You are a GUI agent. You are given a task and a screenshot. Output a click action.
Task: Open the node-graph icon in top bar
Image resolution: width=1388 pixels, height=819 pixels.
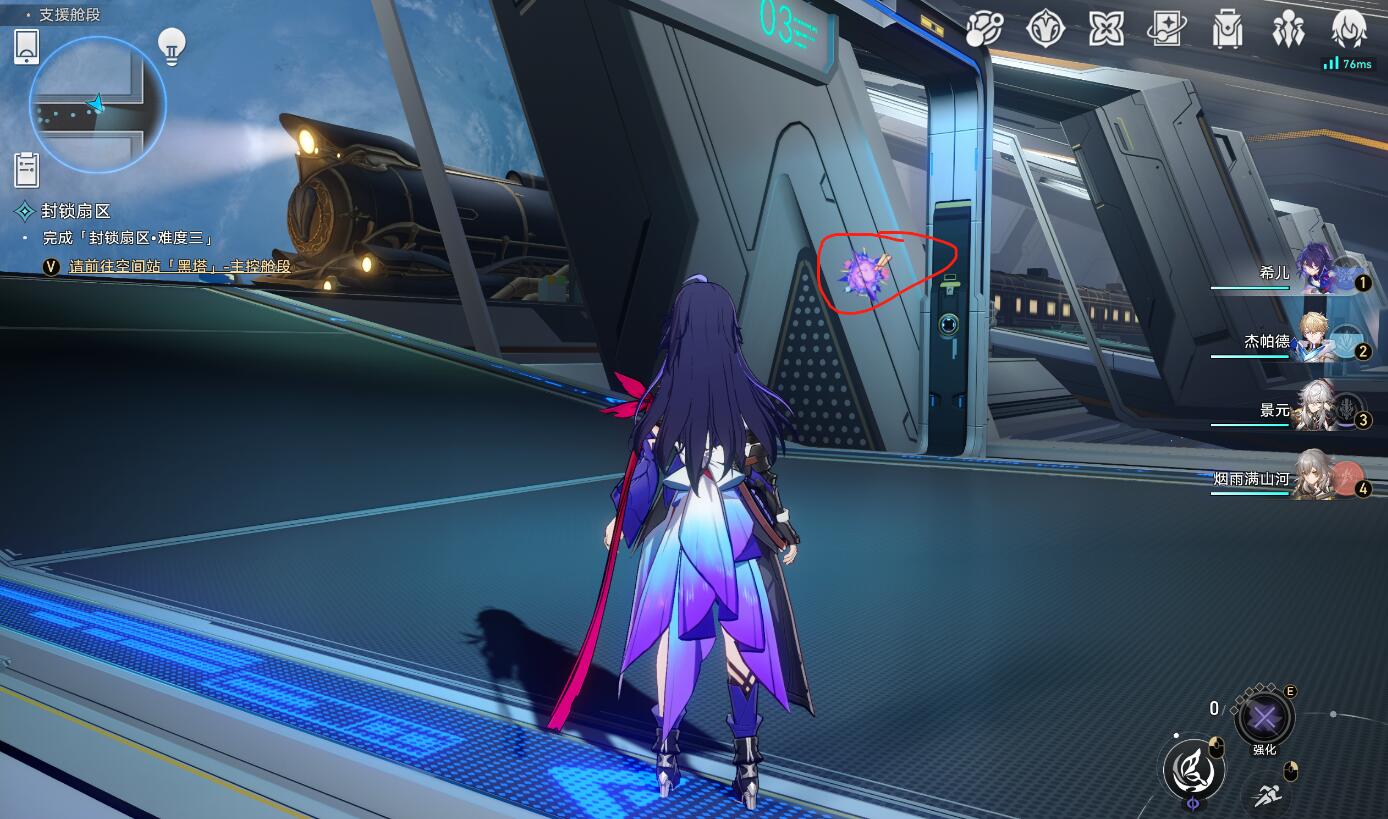[984, 28]
